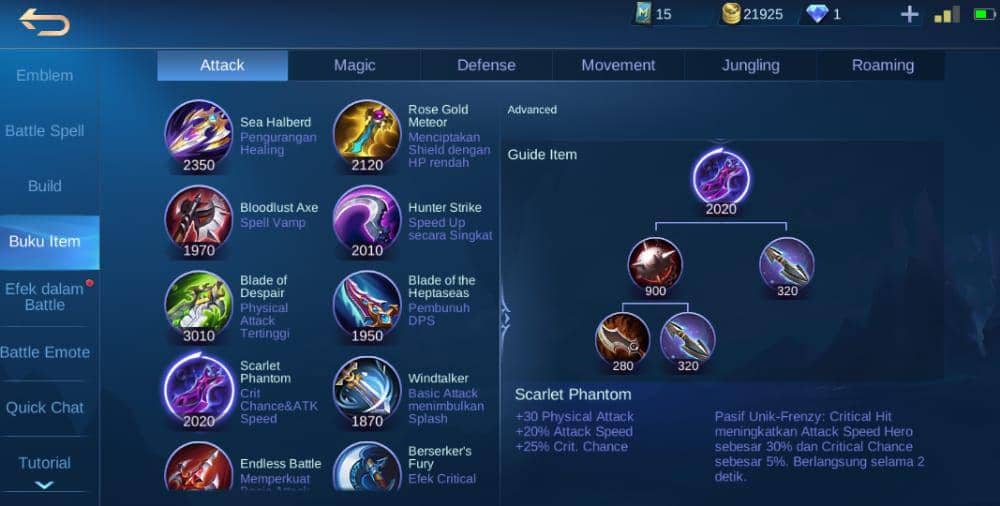This screenshot has width=1000, height=506.
Task: Open the Defense item tab
Action: (x=486, y=65)
